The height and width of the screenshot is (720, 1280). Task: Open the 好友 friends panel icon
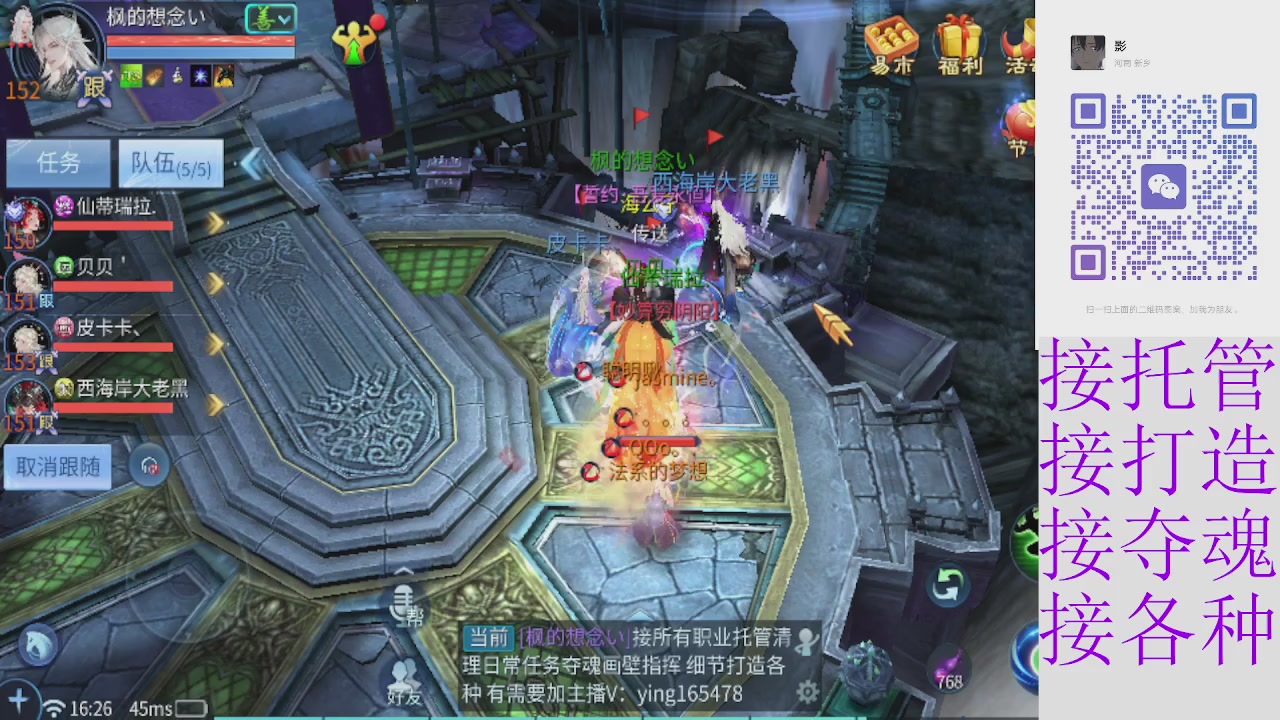click(x=404, y=672)
